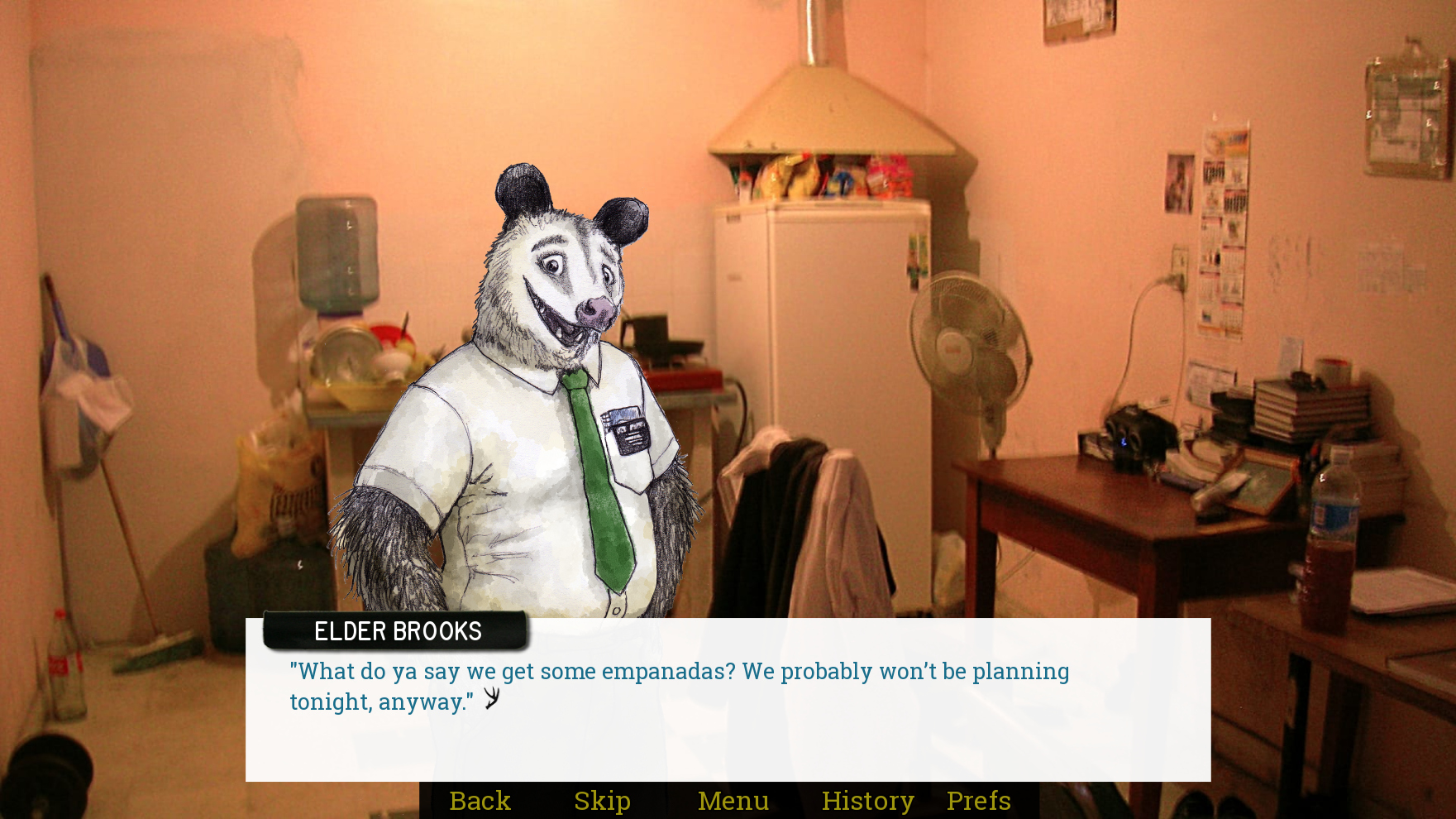Screen dimensions: 1456x819
Task: Skip ahead through the dialogue
Action: click(602, 800)
